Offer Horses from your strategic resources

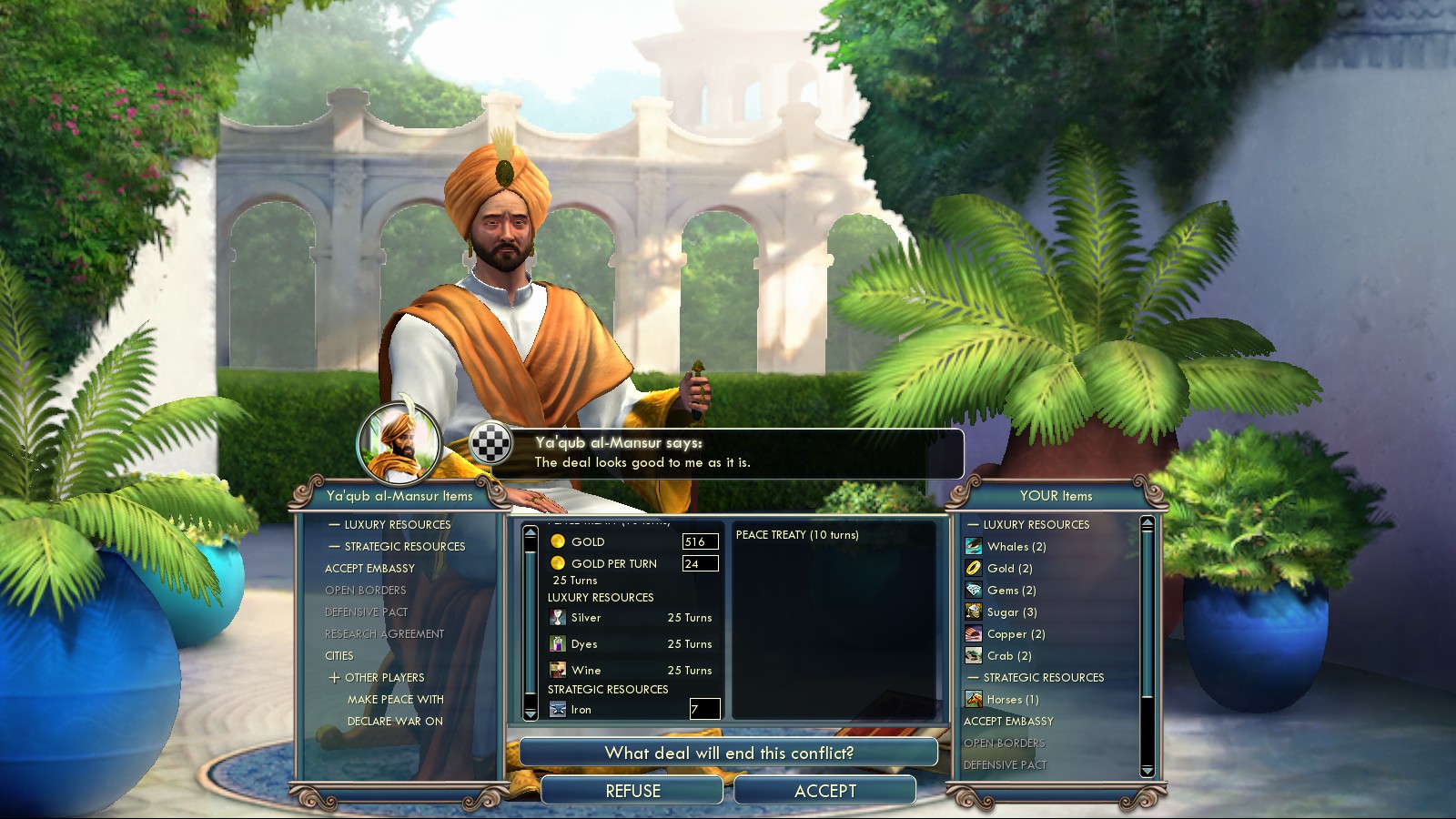coord(1012,700)
